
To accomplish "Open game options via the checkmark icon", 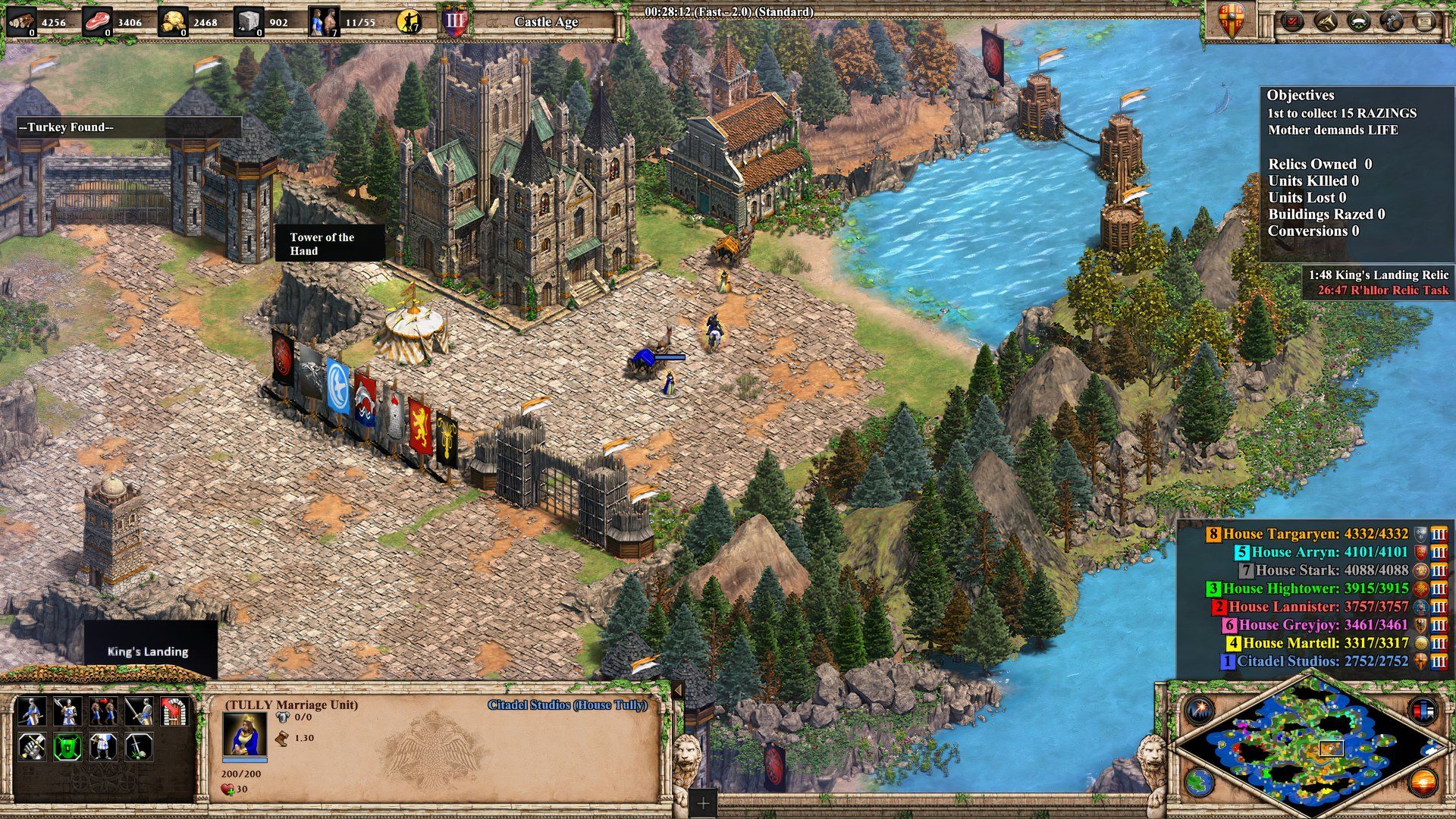I will point(1291,20).
